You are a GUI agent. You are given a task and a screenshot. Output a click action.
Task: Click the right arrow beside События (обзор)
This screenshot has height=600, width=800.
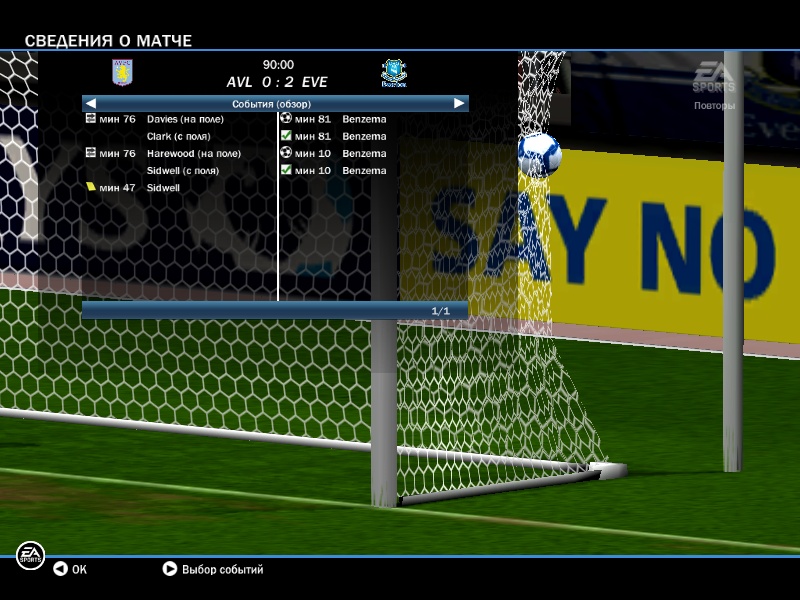pos(459,103)
